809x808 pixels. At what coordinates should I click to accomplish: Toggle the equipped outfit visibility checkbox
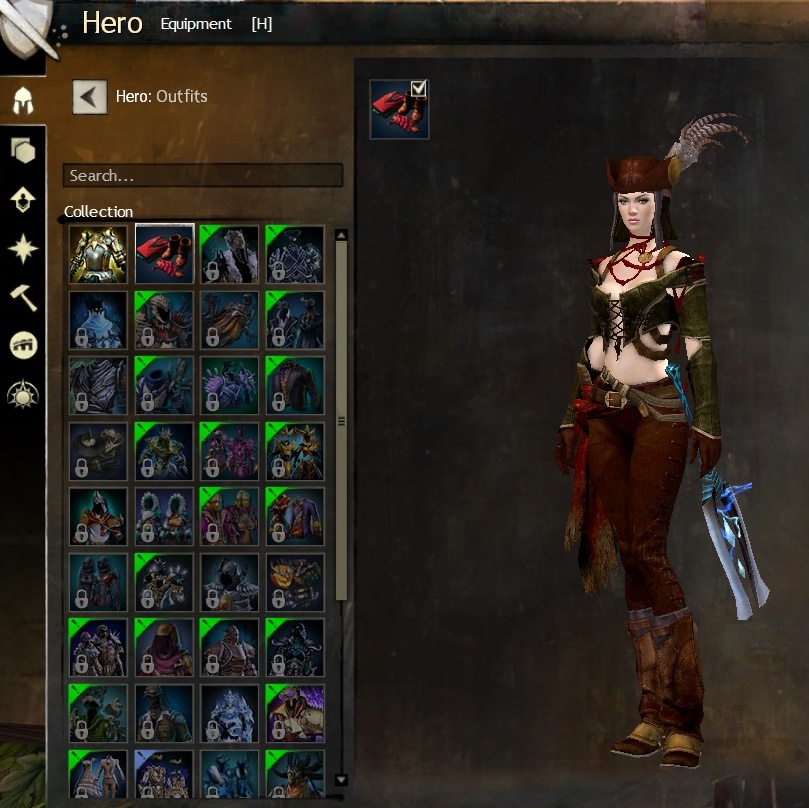click(418, 89)
